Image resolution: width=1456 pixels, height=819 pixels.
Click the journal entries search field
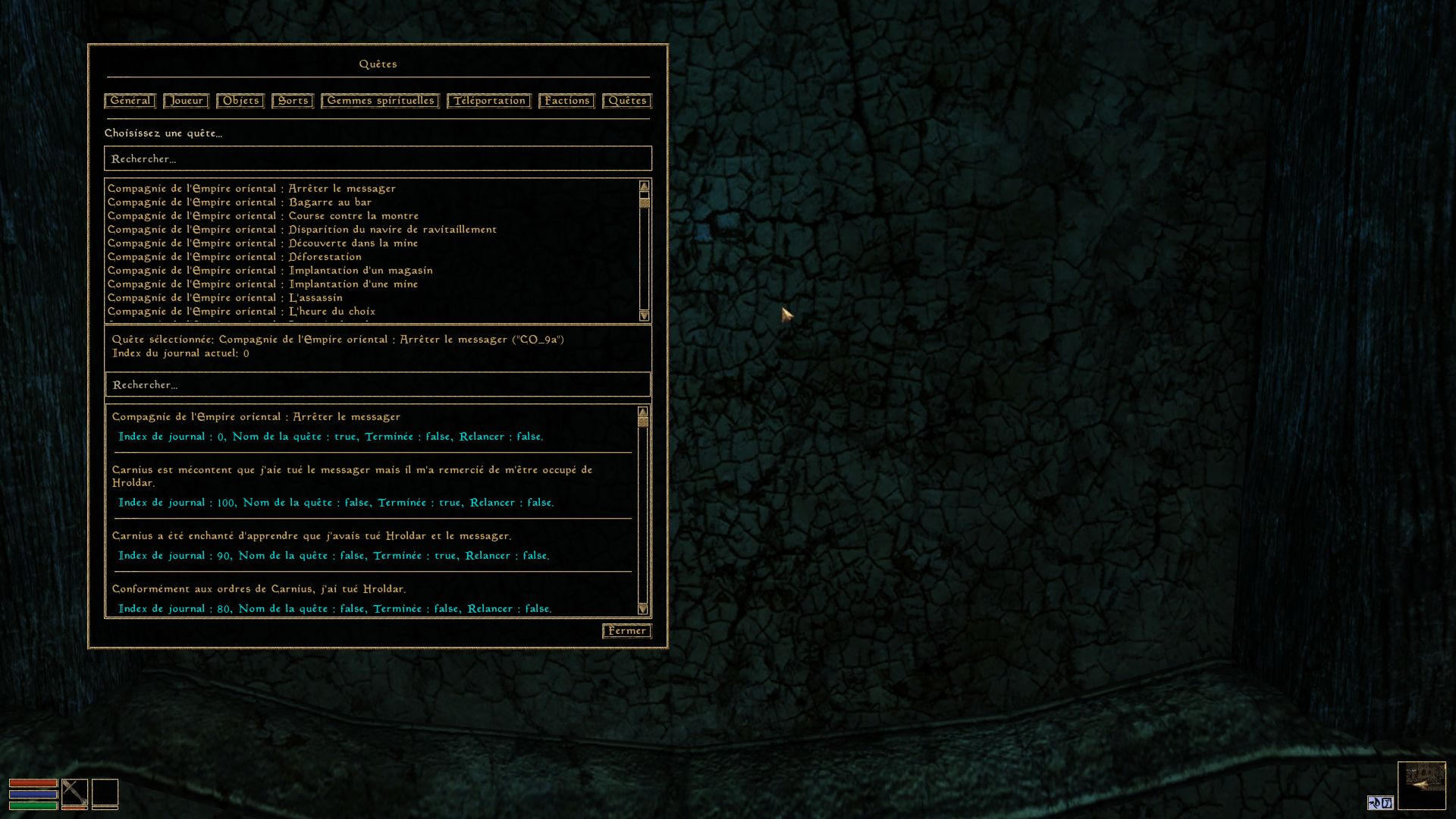click(378, 385)
